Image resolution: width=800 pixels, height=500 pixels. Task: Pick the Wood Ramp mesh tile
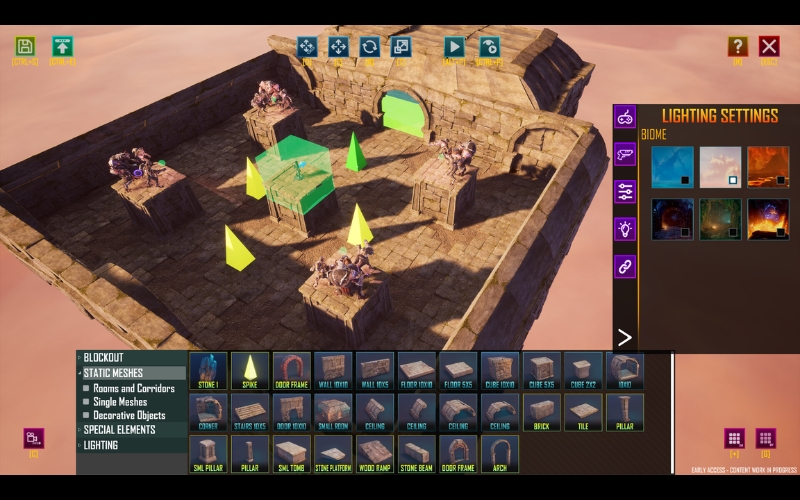pos(375,453)
